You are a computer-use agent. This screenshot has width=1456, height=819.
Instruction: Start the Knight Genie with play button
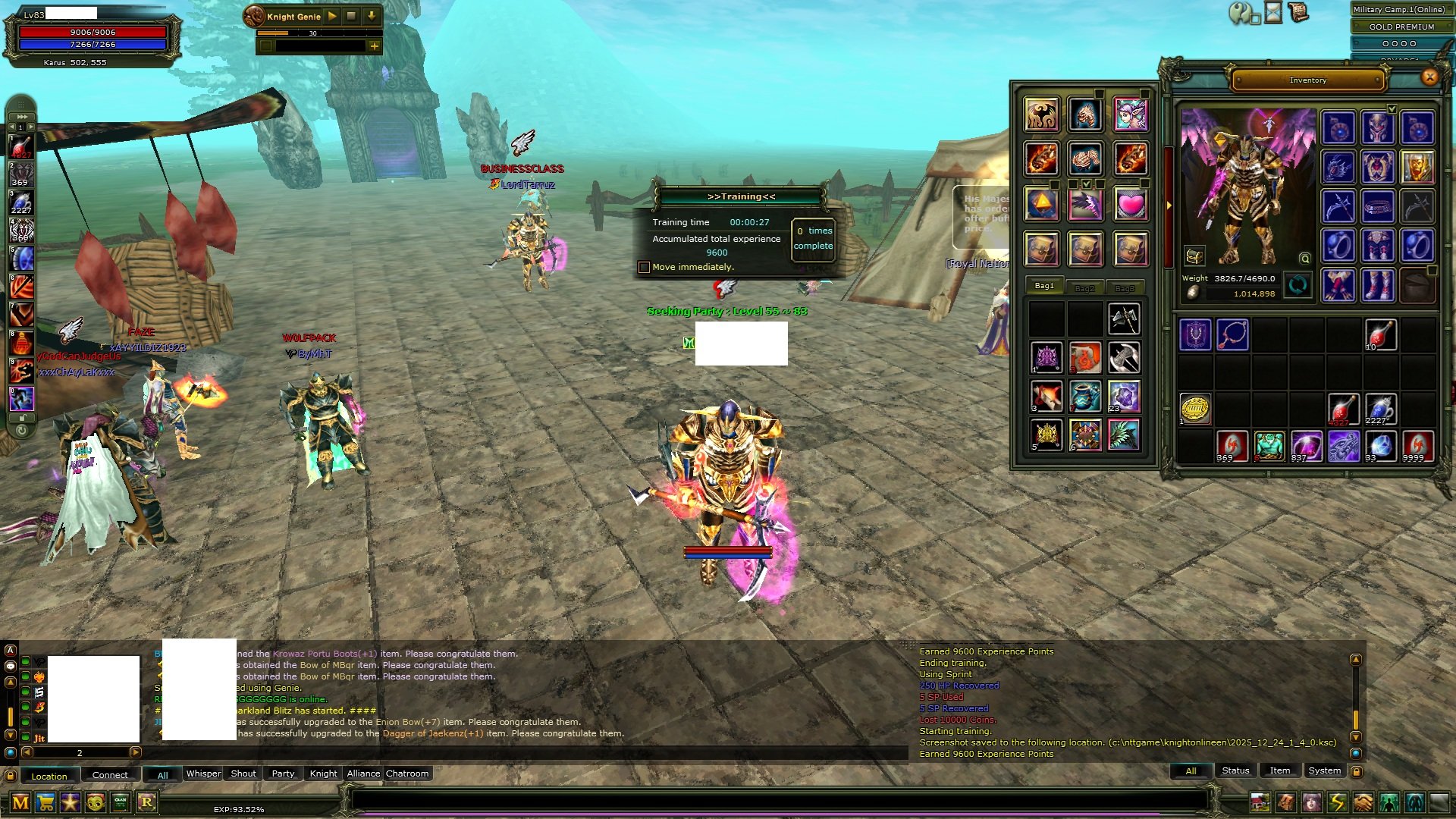pyautogui.click(x=333, y=16)
